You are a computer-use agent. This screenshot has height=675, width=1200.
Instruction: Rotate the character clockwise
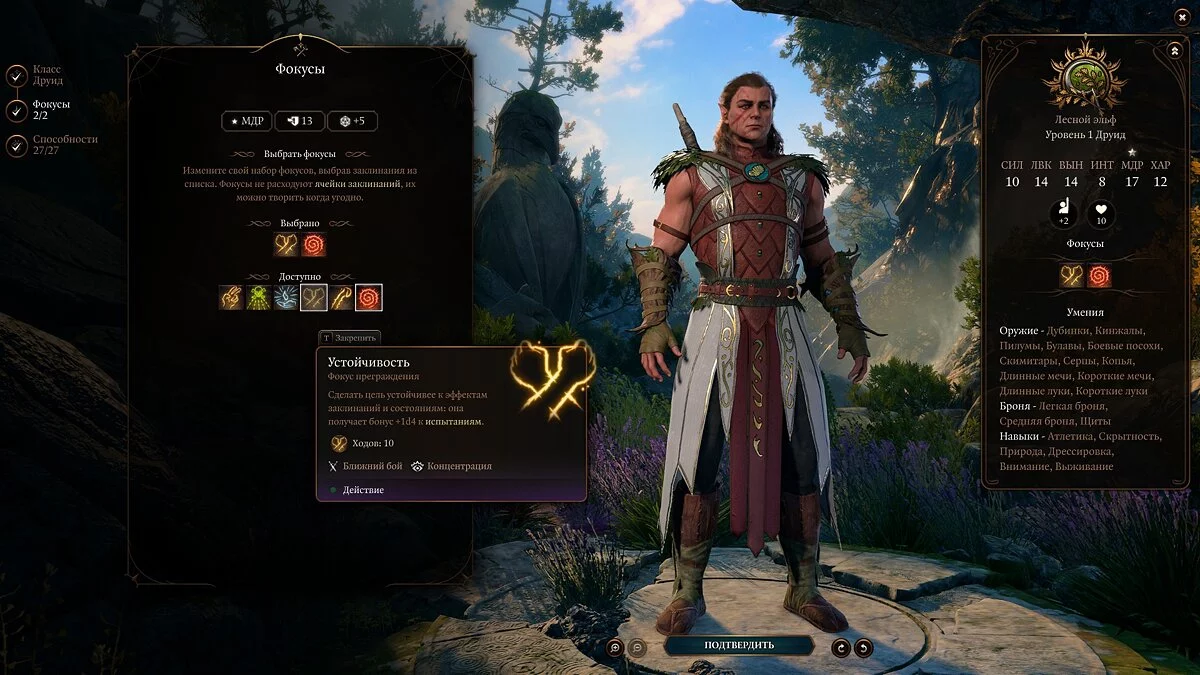pyautogui.click(x=841, y=647)
